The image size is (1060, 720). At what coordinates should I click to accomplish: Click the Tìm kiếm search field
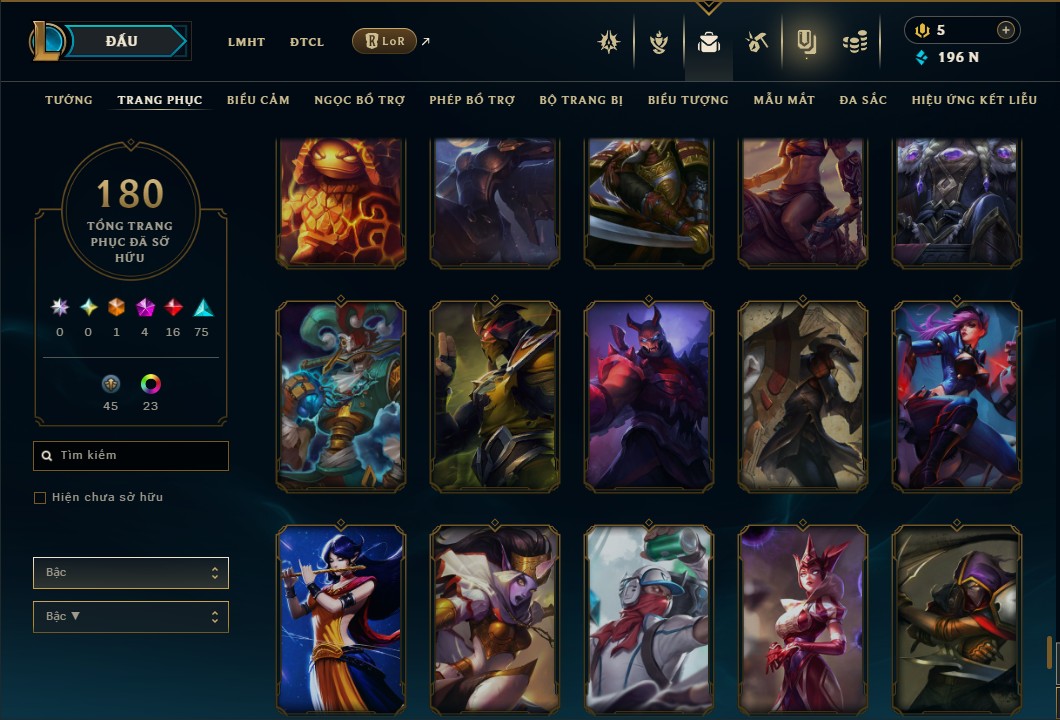tap(131, 456)
